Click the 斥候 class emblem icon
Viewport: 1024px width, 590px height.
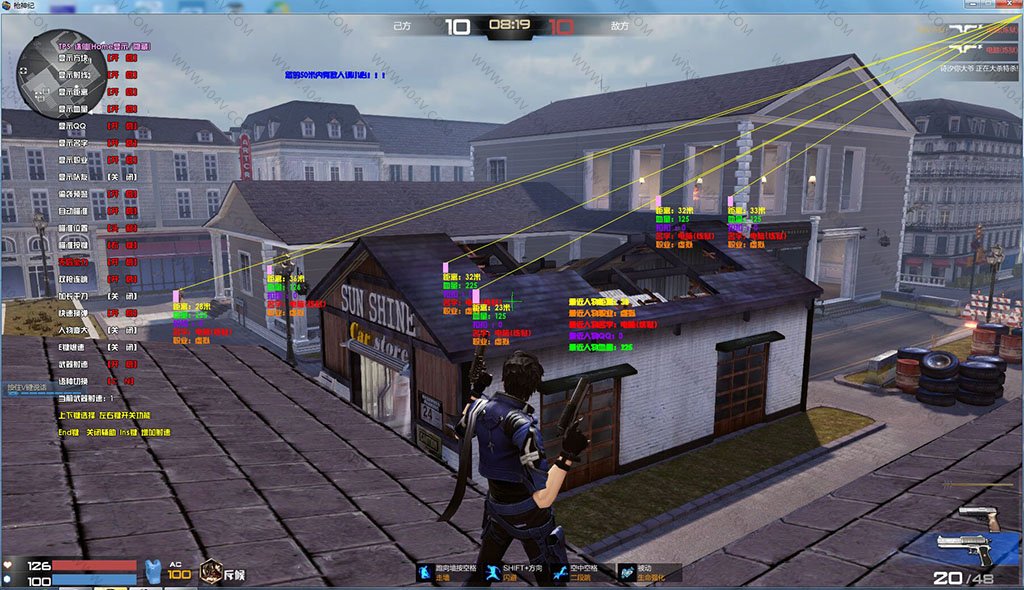pos(211,571)
